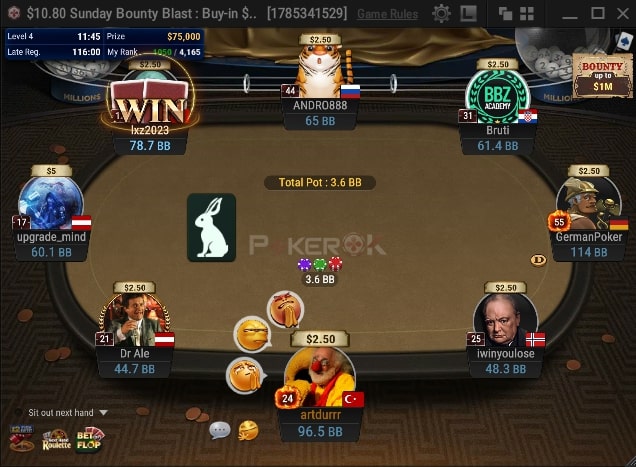
Task: Cascade table windows icon
Action: point(506,14)
